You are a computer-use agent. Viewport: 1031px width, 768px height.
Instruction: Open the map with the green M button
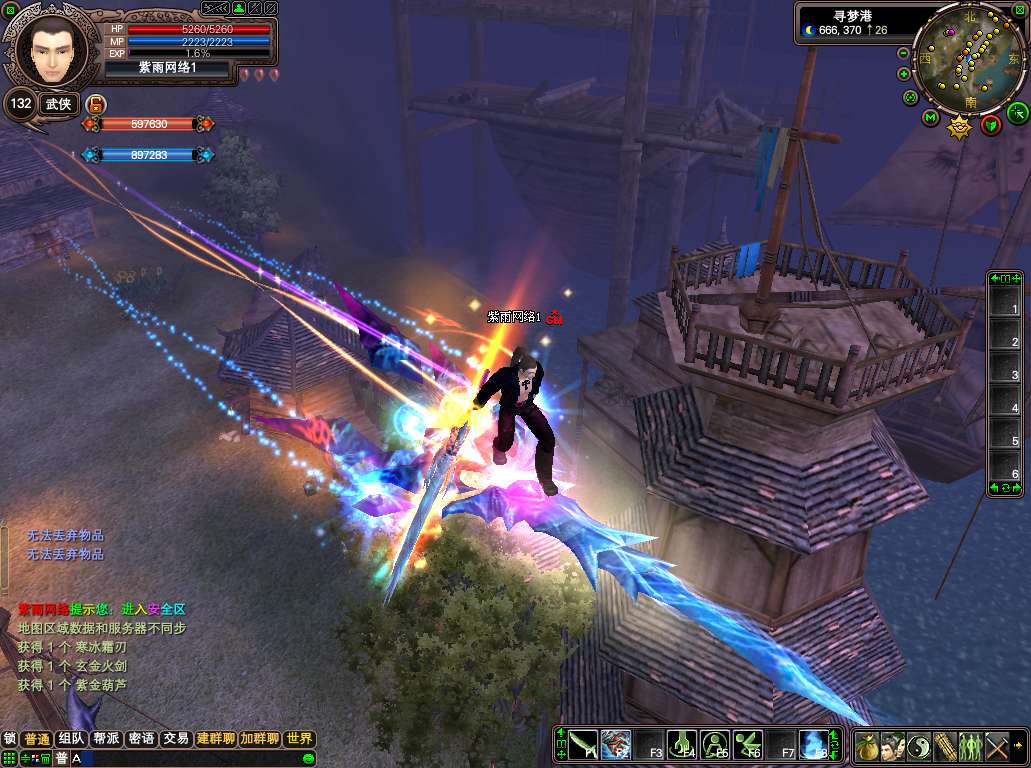tap(930, 118)
